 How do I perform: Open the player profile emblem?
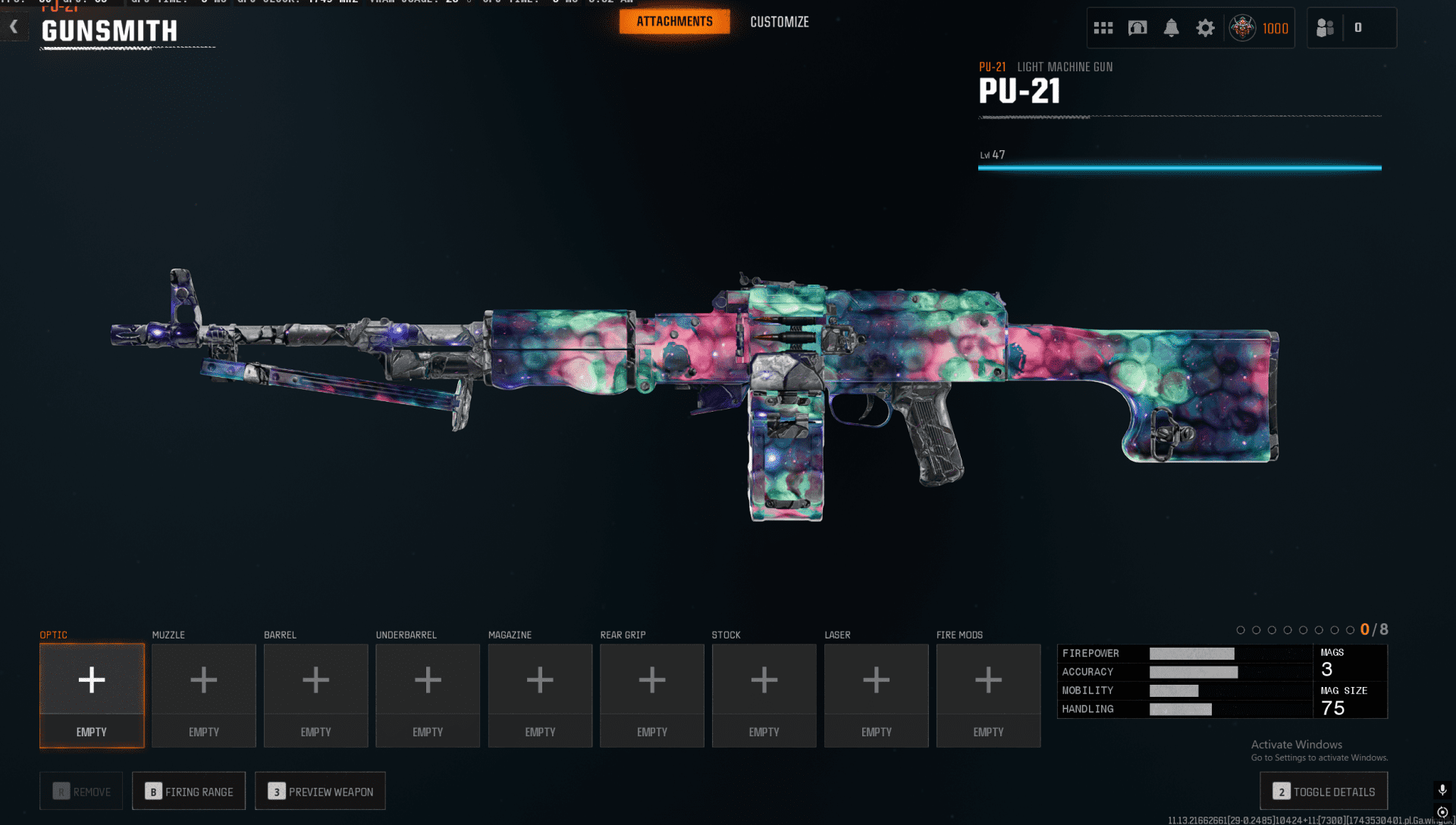(x=1242, y=28)
